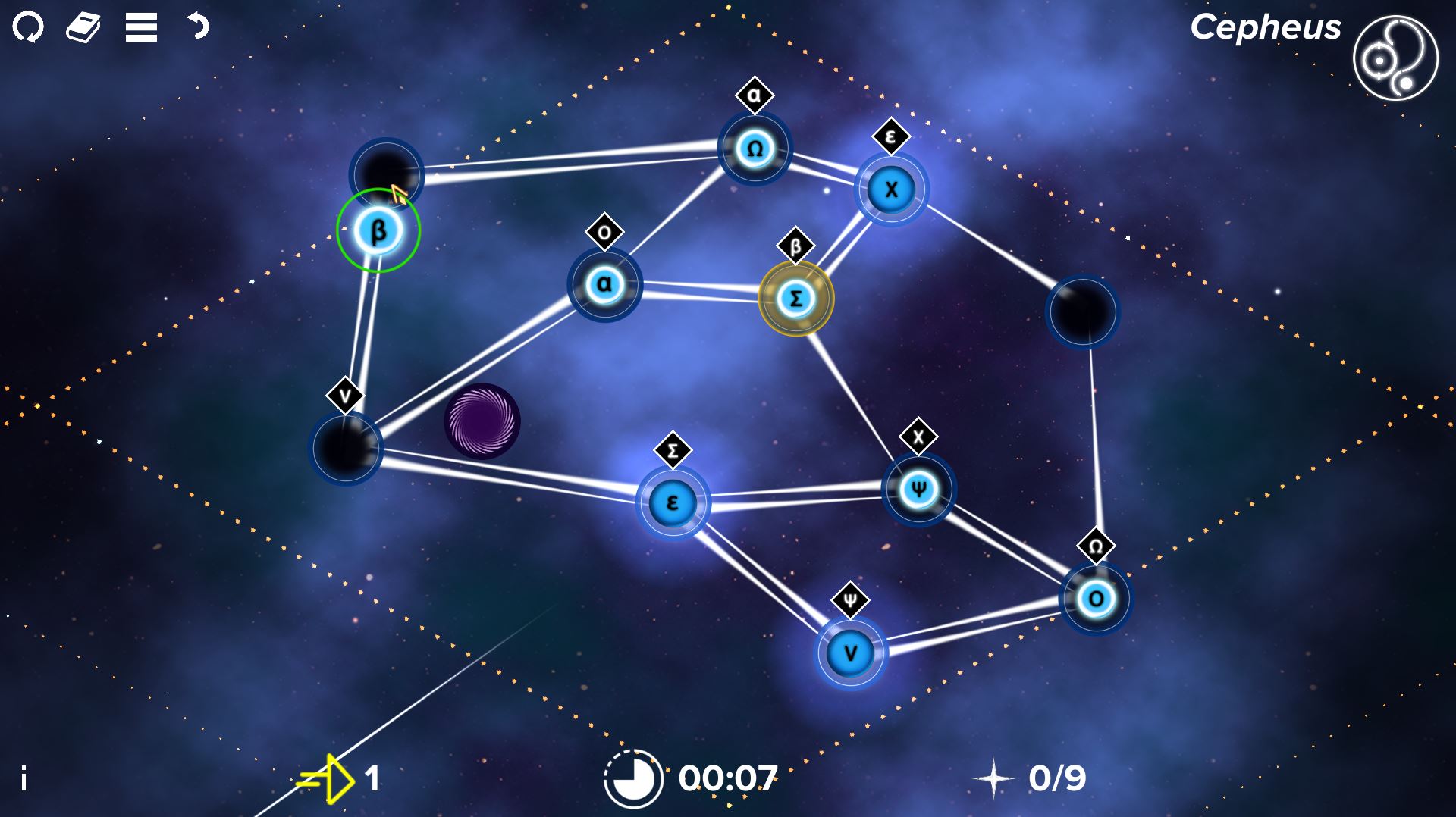Restart the Cepheus puzzle with the loop icon
Viewport: 1456px width, 817px height.
(x=29, y=28)
